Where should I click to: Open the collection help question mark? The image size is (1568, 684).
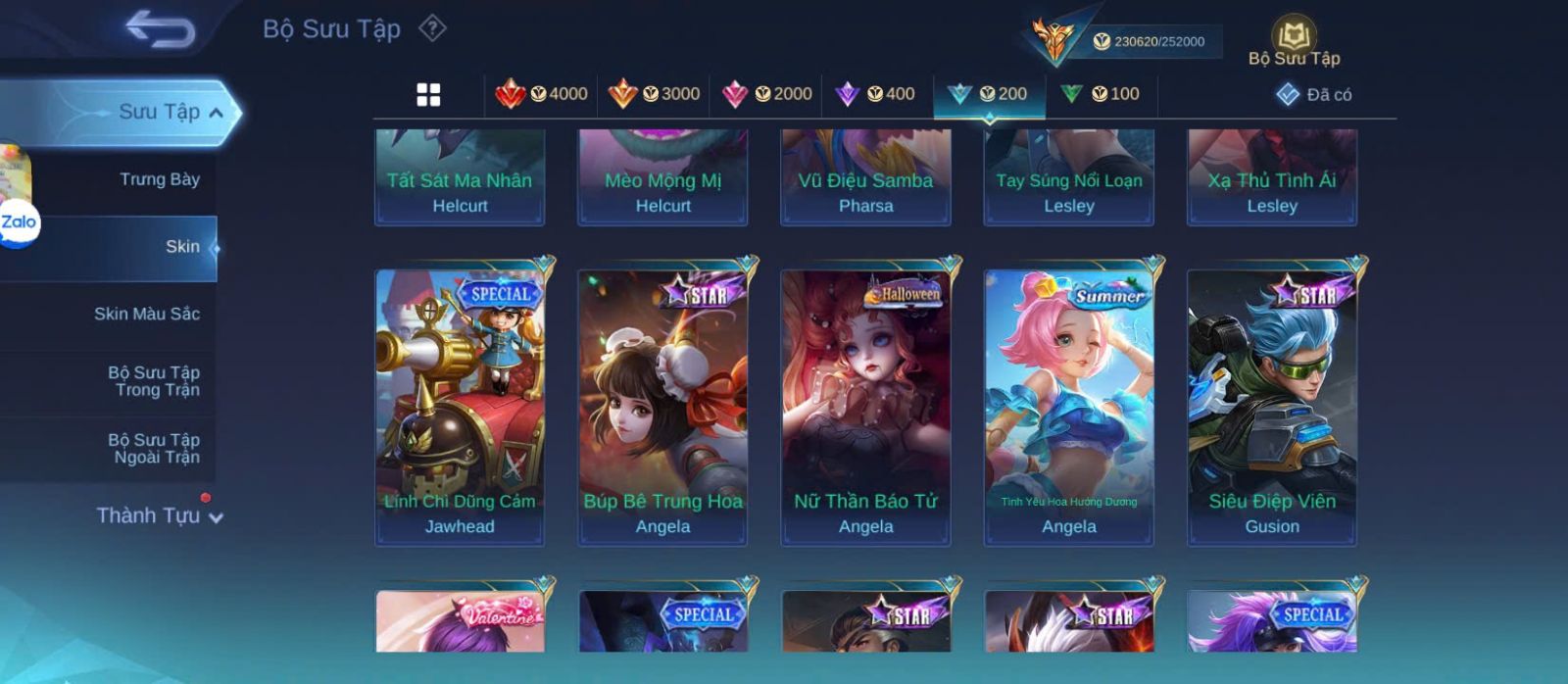click(x=432, y=28)
